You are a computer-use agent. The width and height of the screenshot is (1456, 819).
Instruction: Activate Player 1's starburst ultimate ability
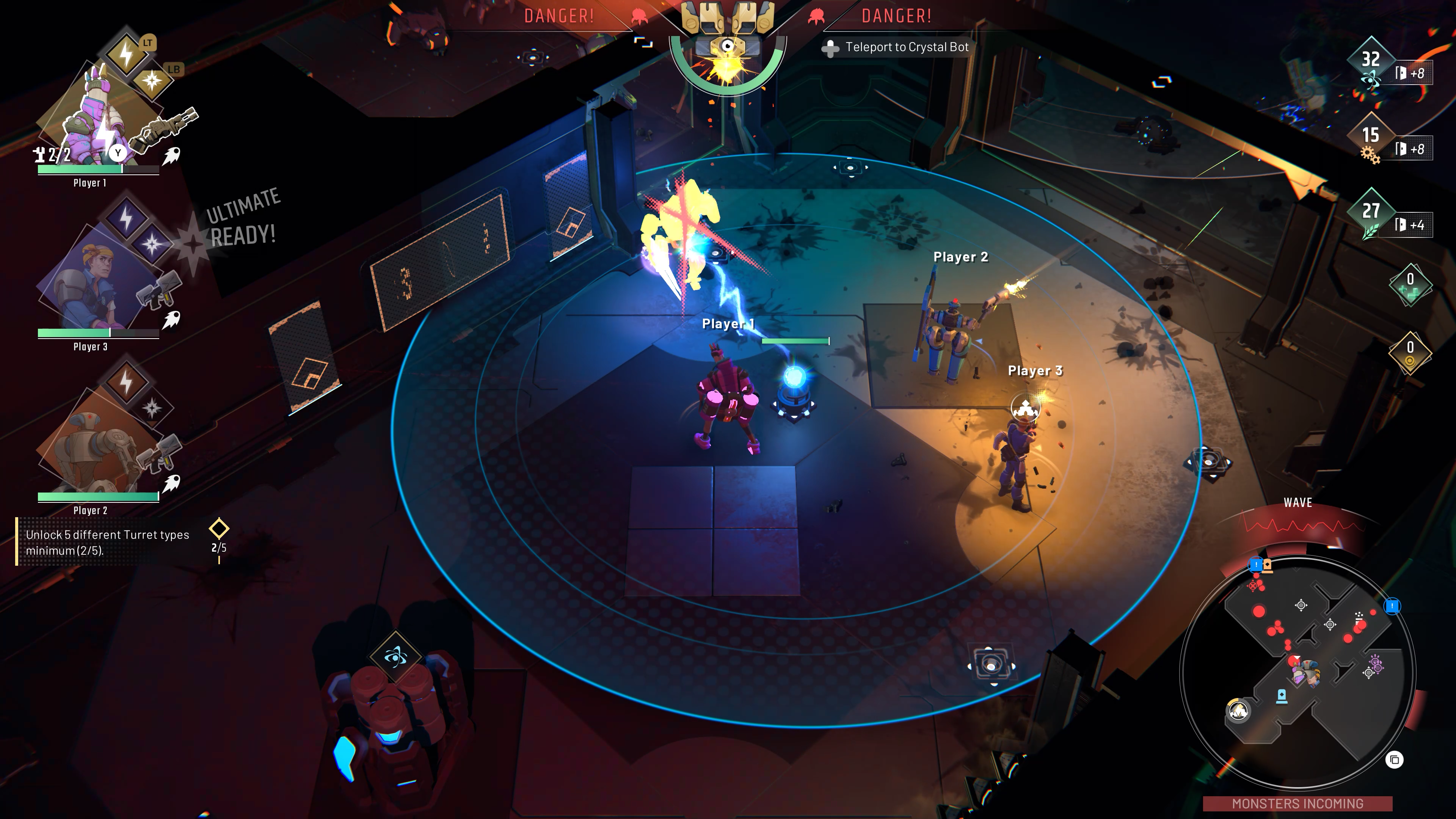pos(152,81)
